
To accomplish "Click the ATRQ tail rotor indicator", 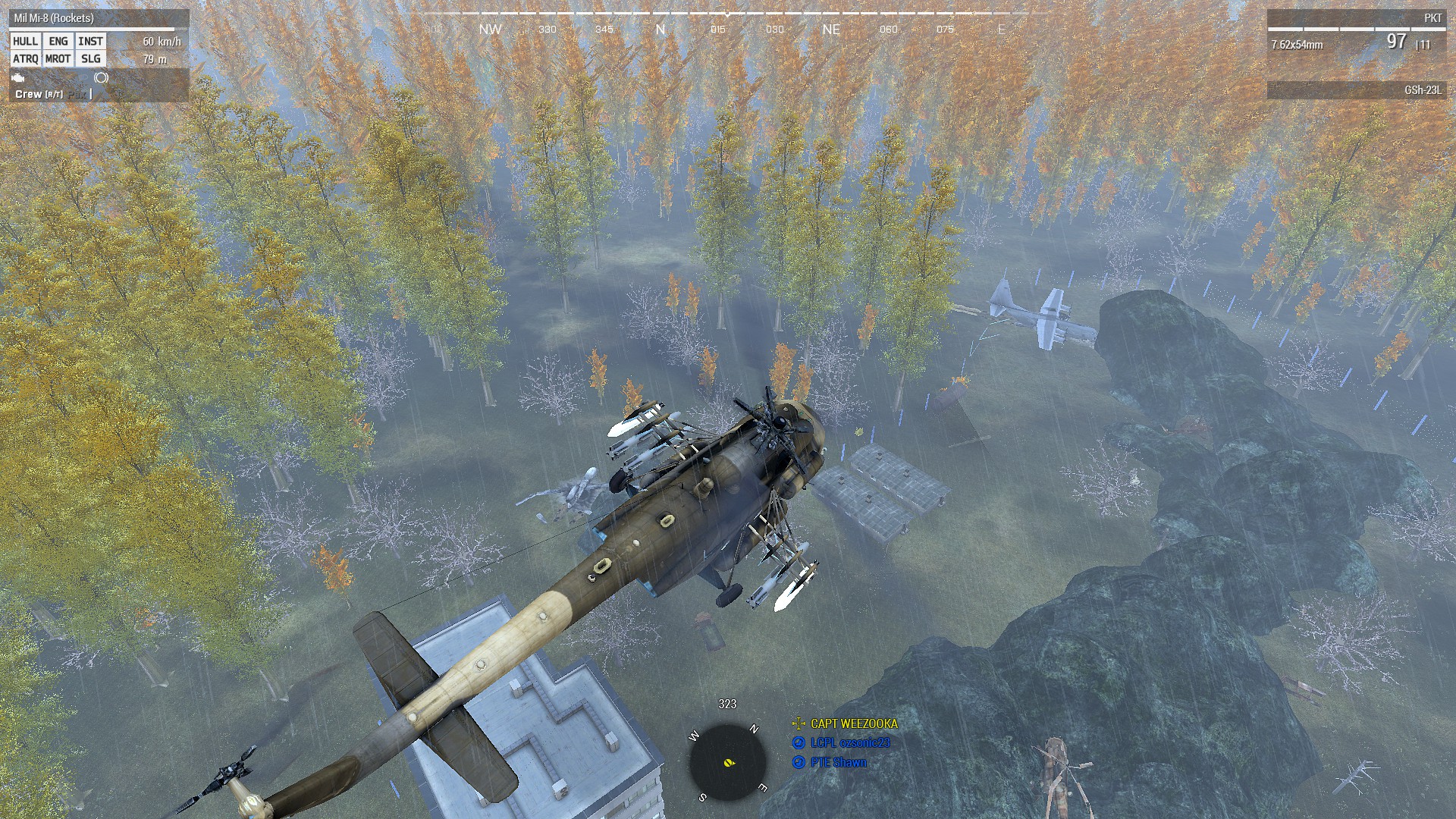I will tap(26, 60).
